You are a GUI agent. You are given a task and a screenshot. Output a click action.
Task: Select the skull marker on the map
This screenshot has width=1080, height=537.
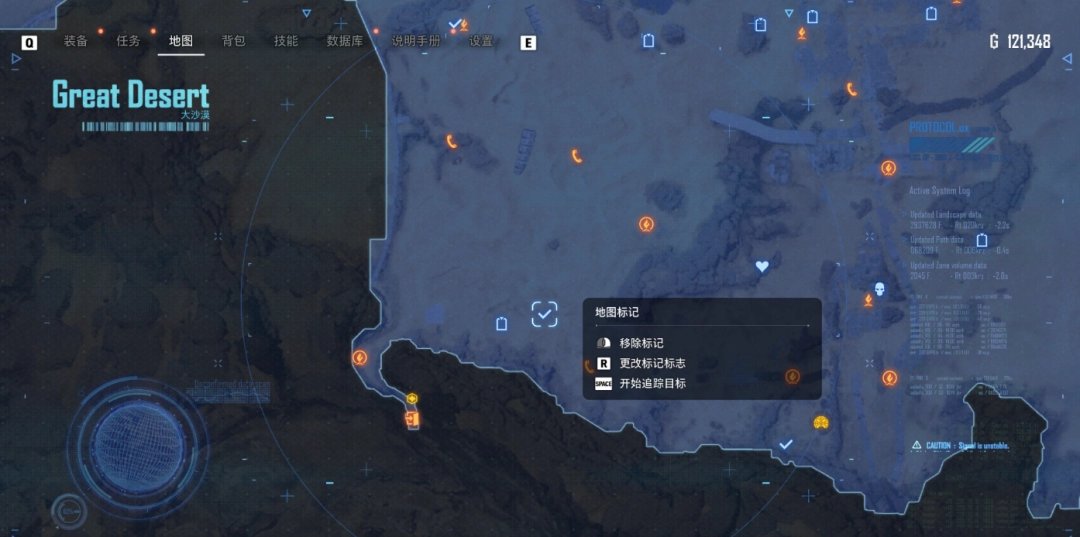tap(880, 290)
